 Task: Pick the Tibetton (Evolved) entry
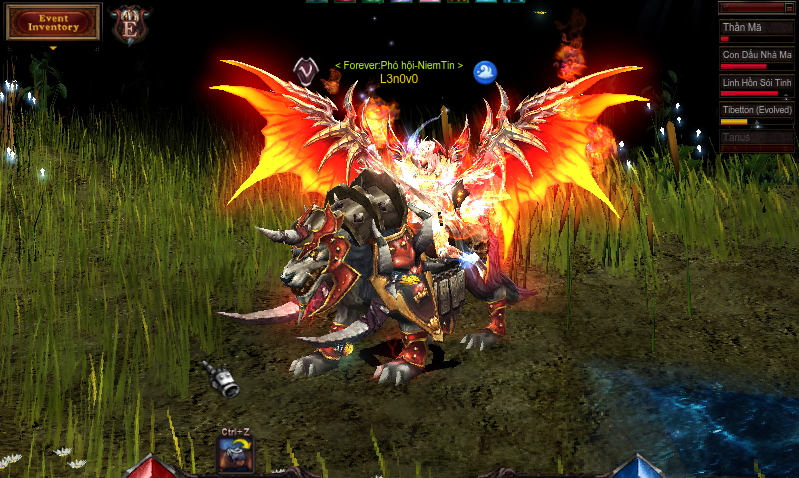tap(756, 112)
